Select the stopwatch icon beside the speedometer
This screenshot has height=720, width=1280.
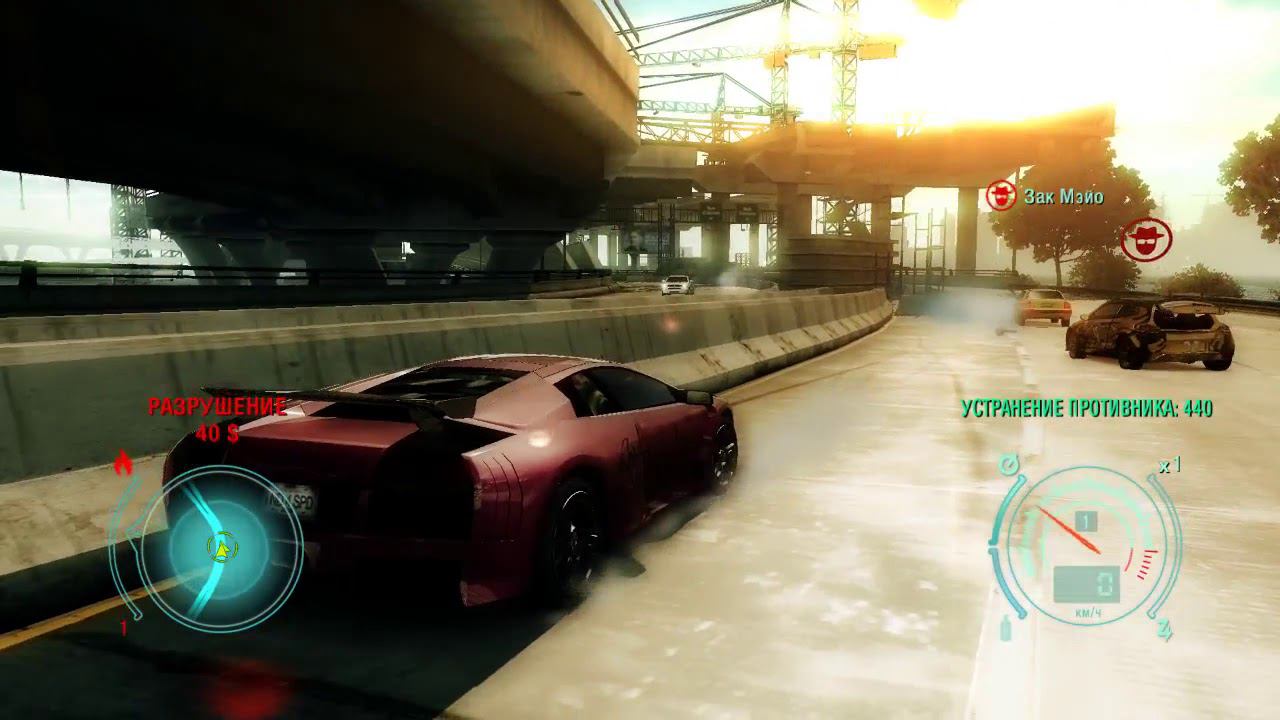point(1007,463)
